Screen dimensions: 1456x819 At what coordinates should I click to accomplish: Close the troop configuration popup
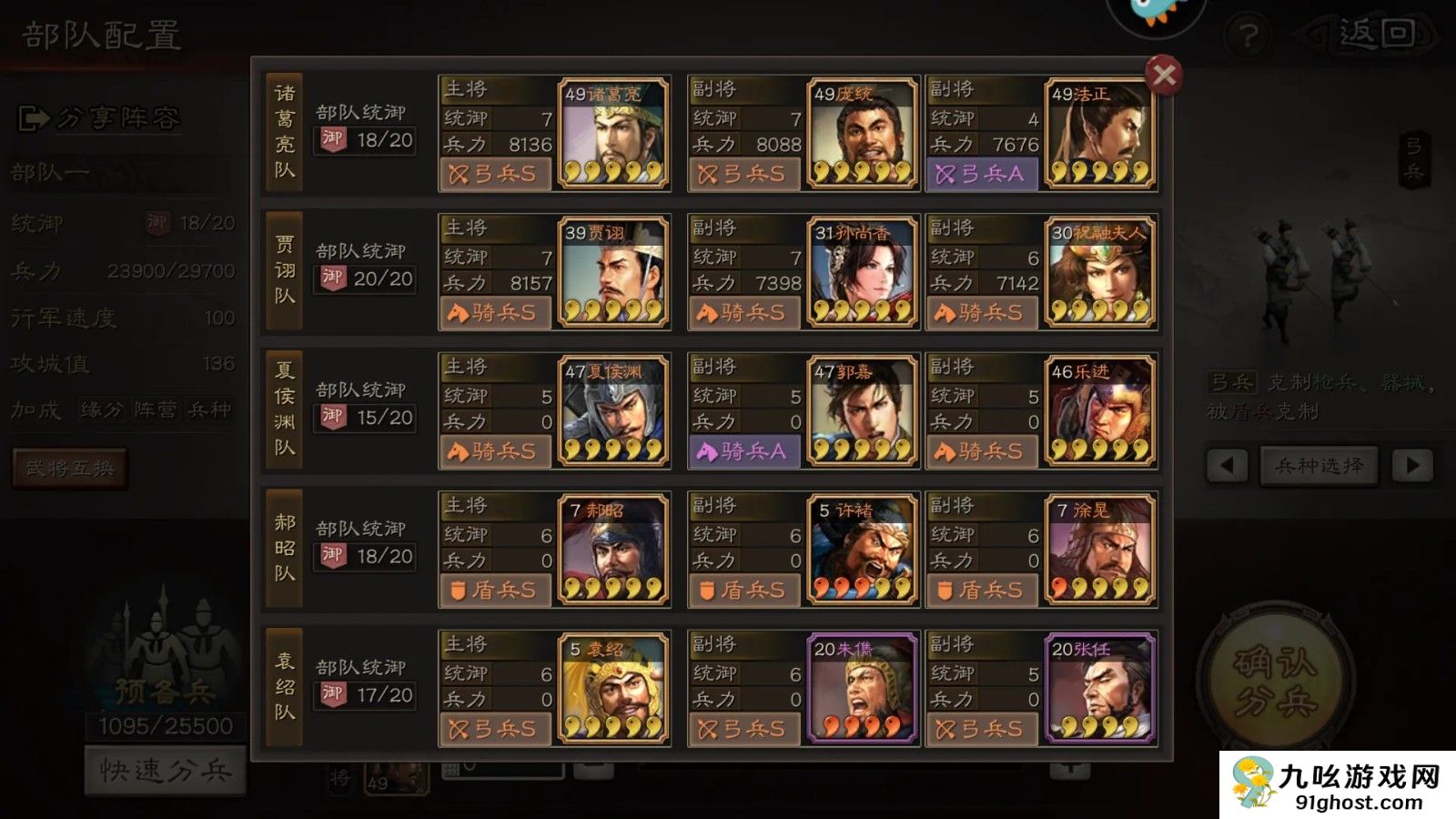[1164, 75]
